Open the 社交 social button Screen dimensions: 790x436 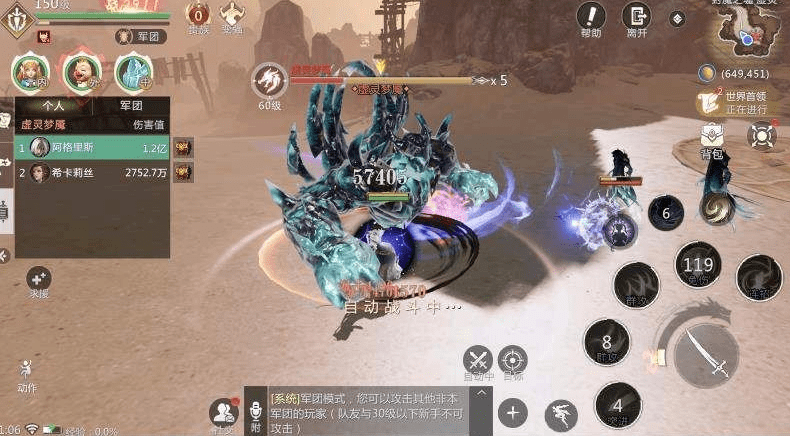click(223, 412)
